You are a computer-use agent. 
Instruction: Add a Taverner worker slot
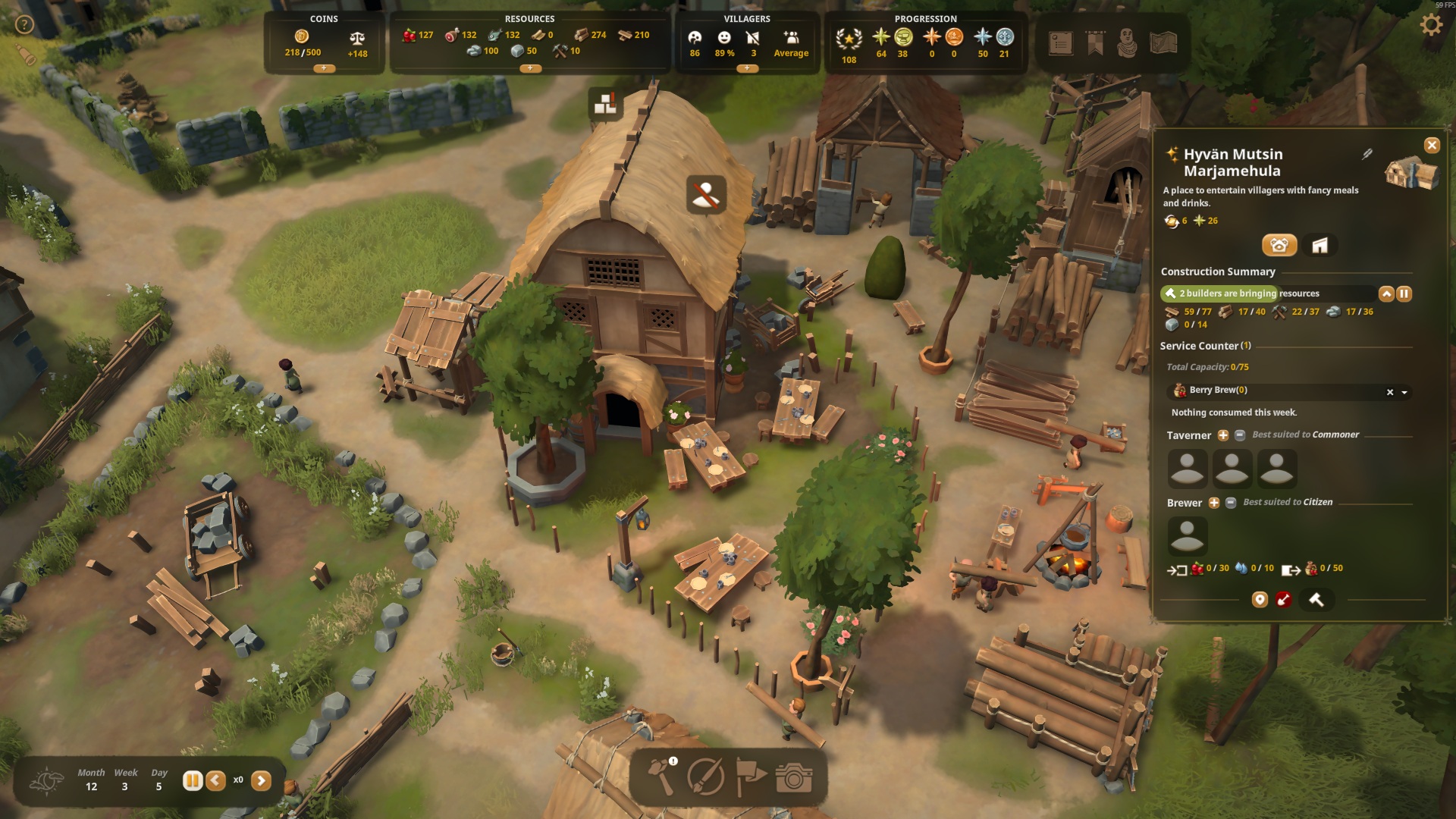tap(1222, 435)
